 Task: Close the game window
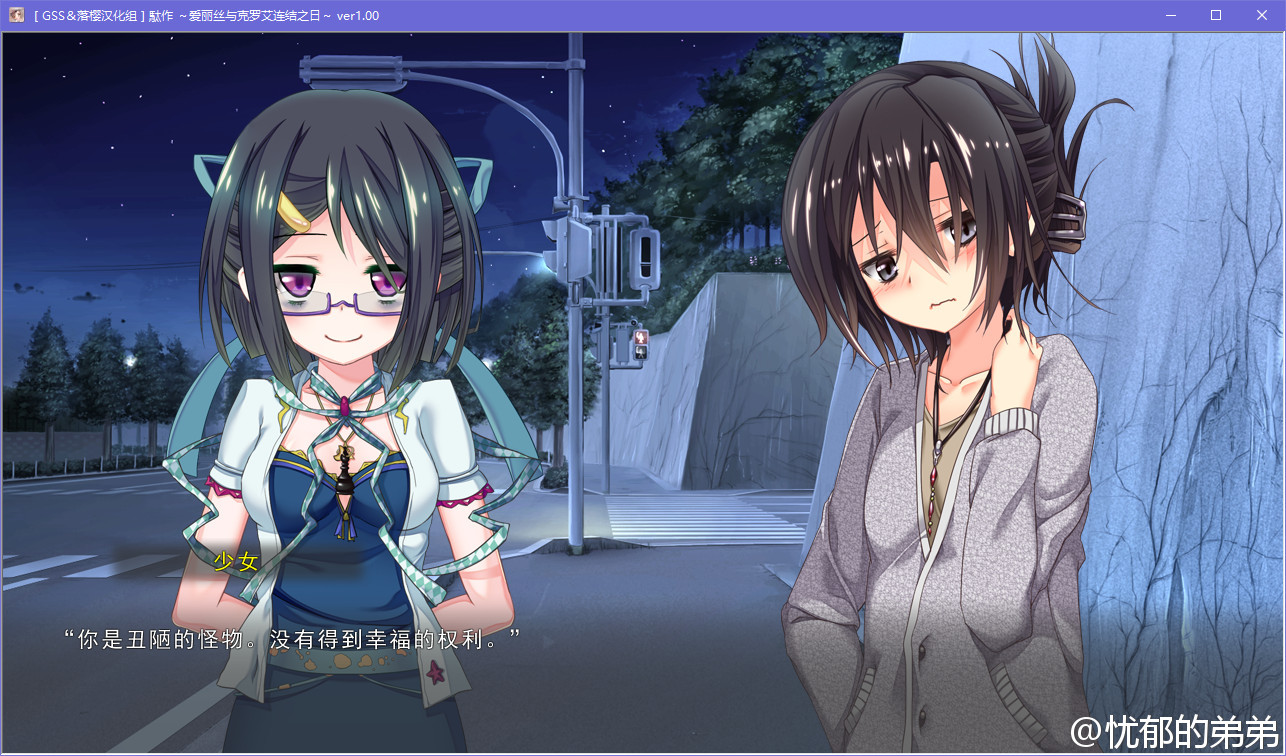pos(1261,15)
